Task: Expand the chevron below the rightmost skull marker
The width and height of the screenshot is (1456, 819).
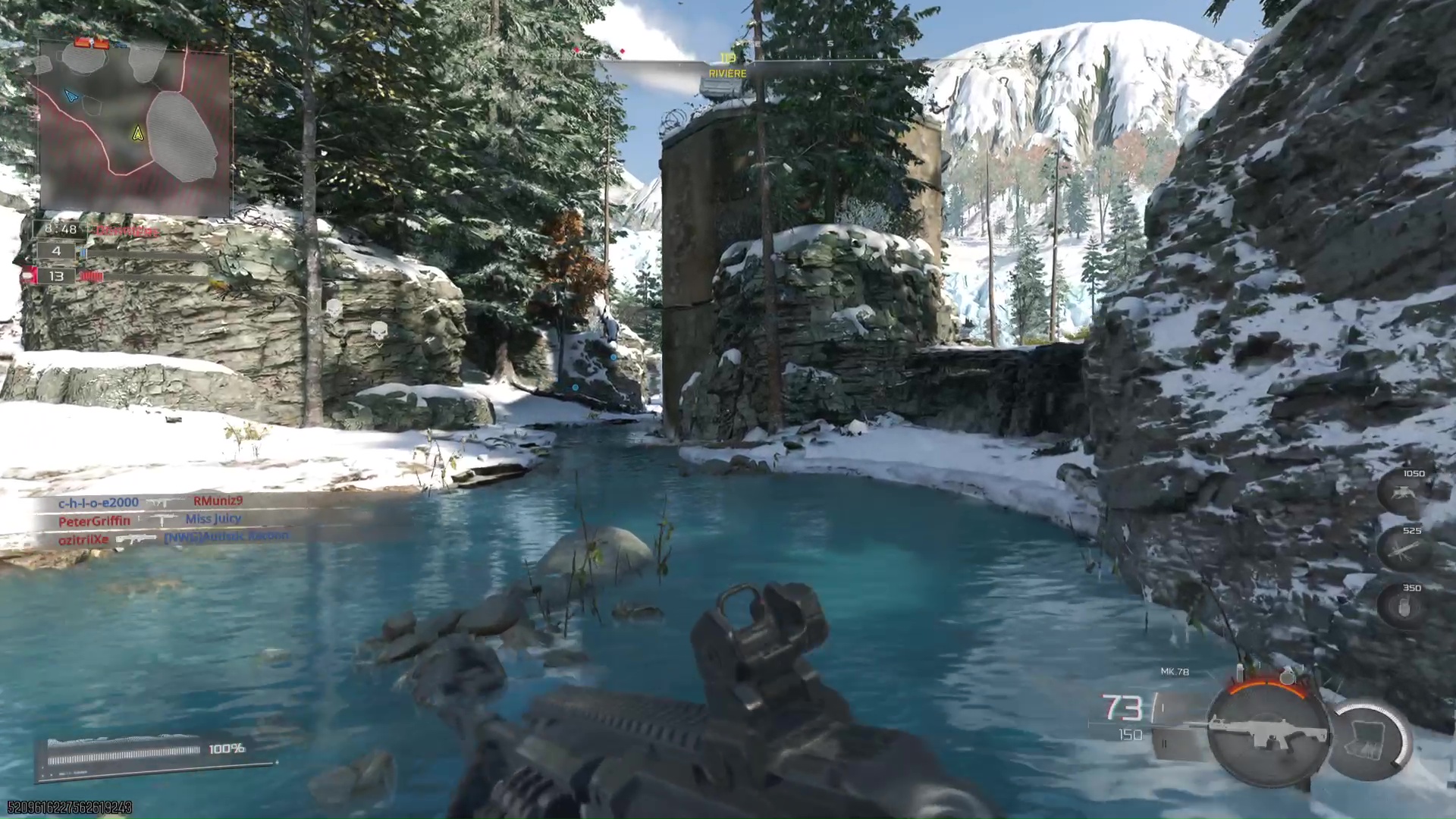Action: click(x=378, y=346)
